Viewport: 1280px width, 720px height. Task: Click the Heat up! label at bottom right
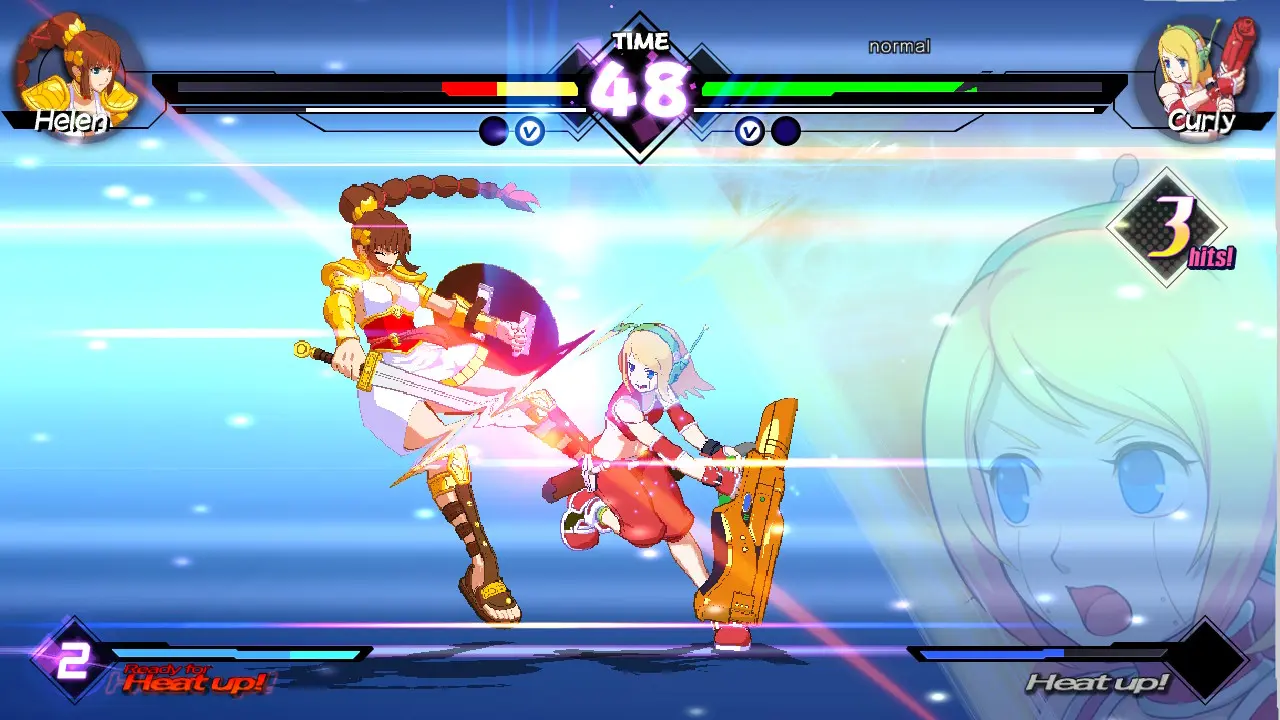tap(1100, 684)
